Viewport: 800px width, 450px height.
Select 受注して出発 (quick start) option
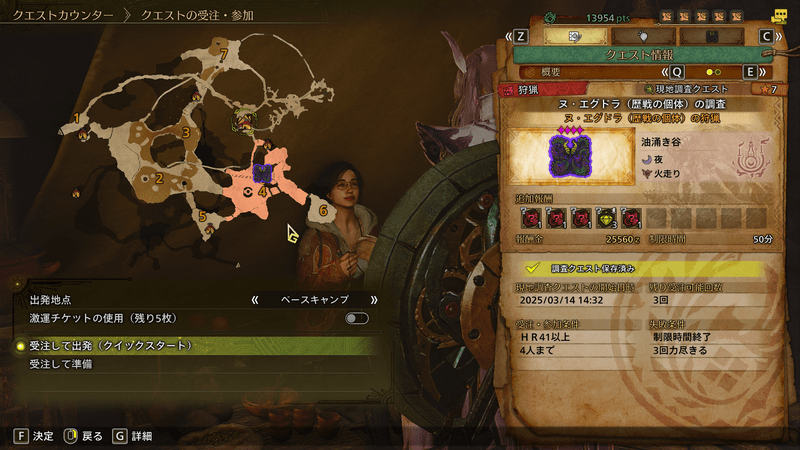pyautogui.click(x=110, y=345)
